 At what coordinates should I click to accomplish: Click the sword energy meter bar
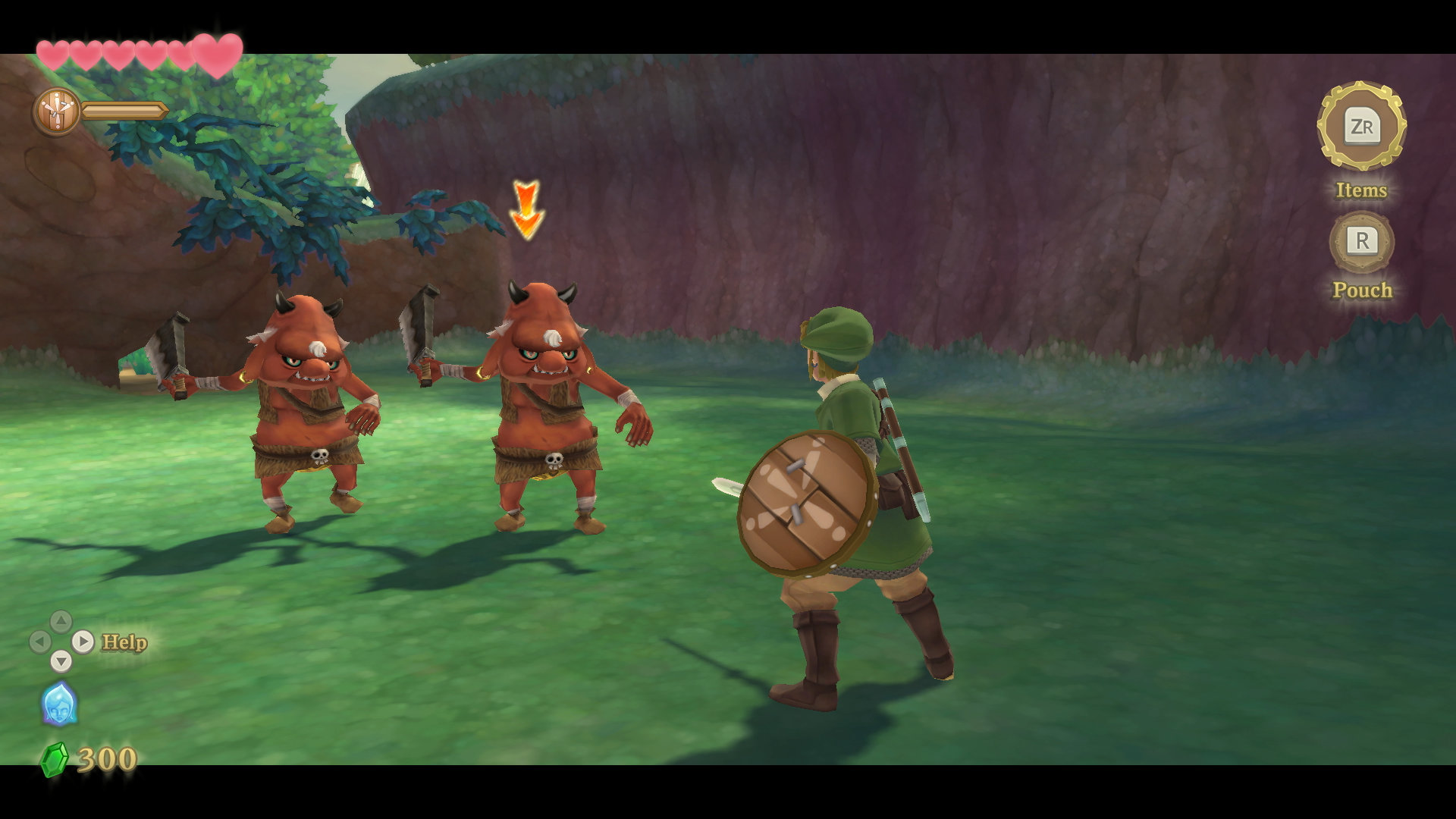point(124,110)
